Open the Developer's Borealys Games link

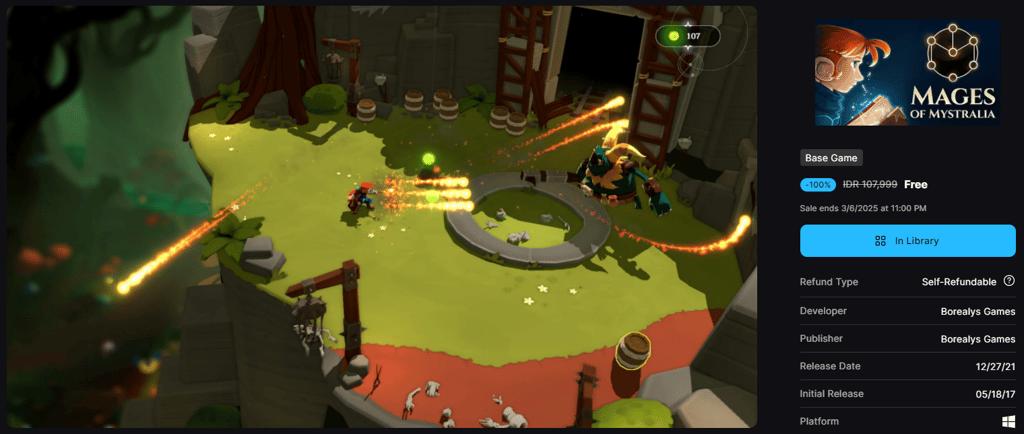click(x=977, y=311)
